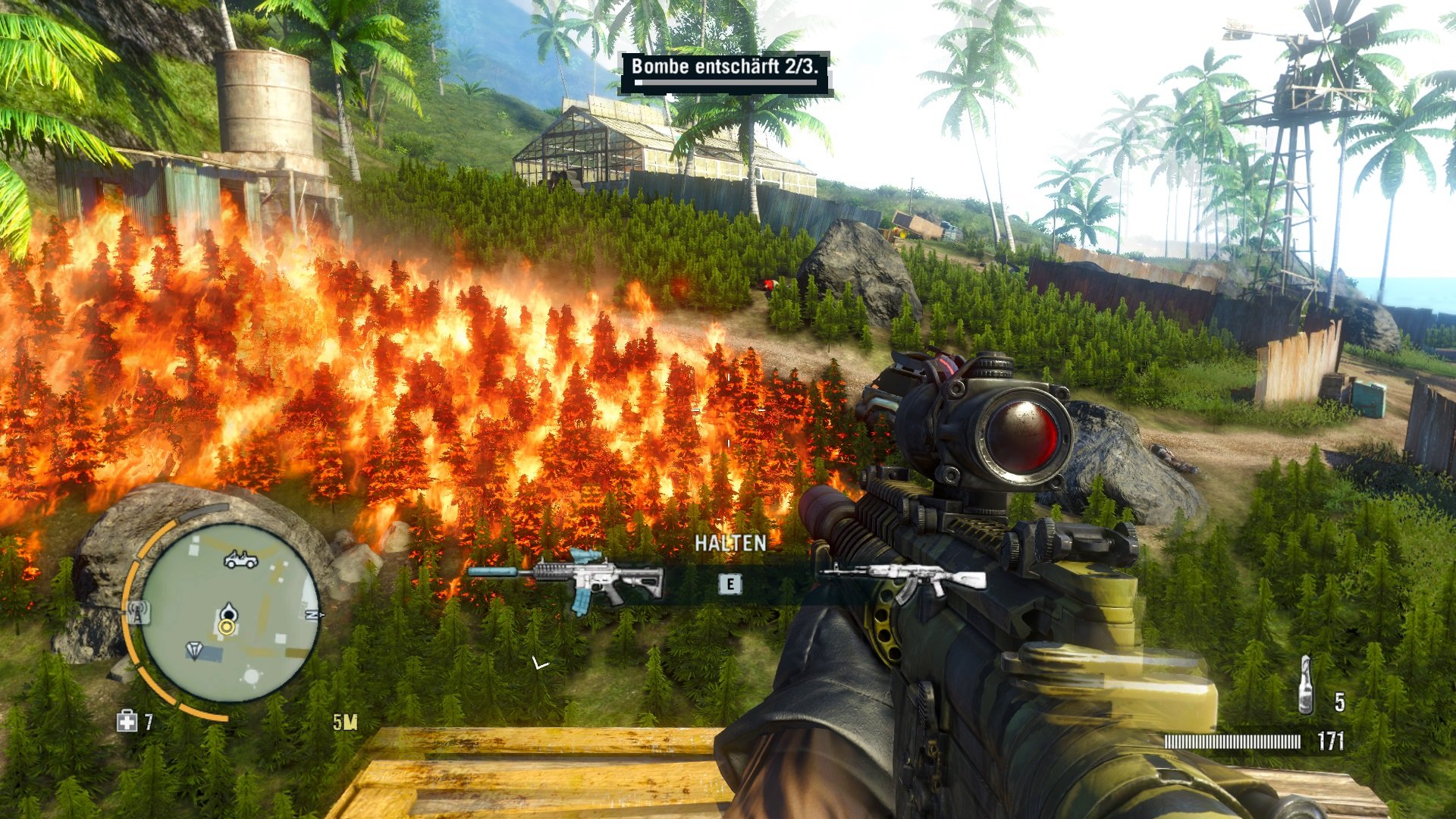
Task: Select the player arrow marker on the minimap
Action: point(228,611)
